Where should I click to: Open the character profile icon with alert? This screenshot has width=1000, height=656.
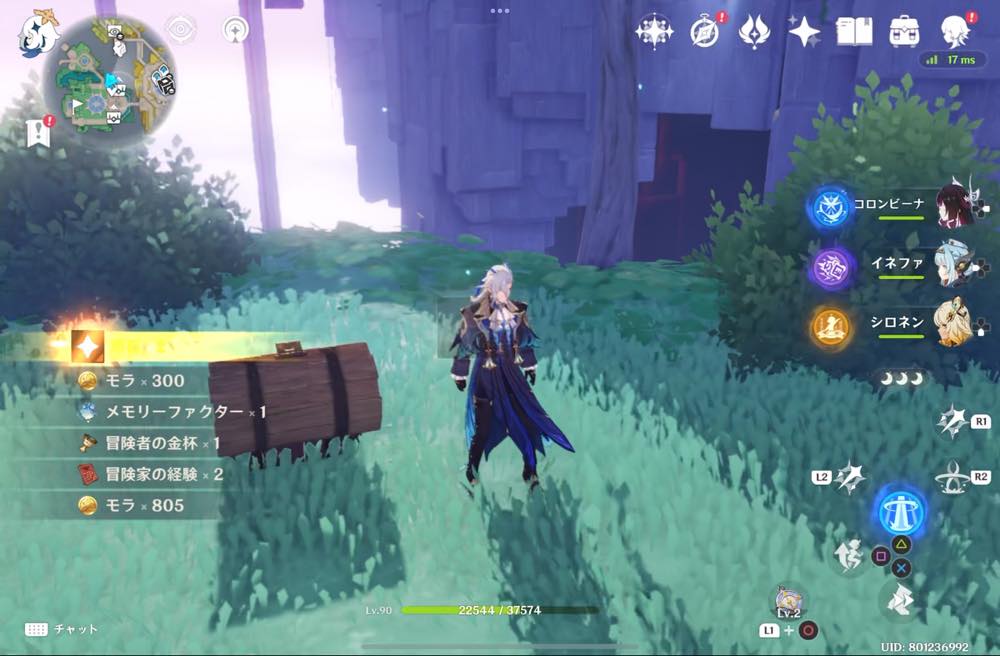pyautogui.click(x=957, y=30)
